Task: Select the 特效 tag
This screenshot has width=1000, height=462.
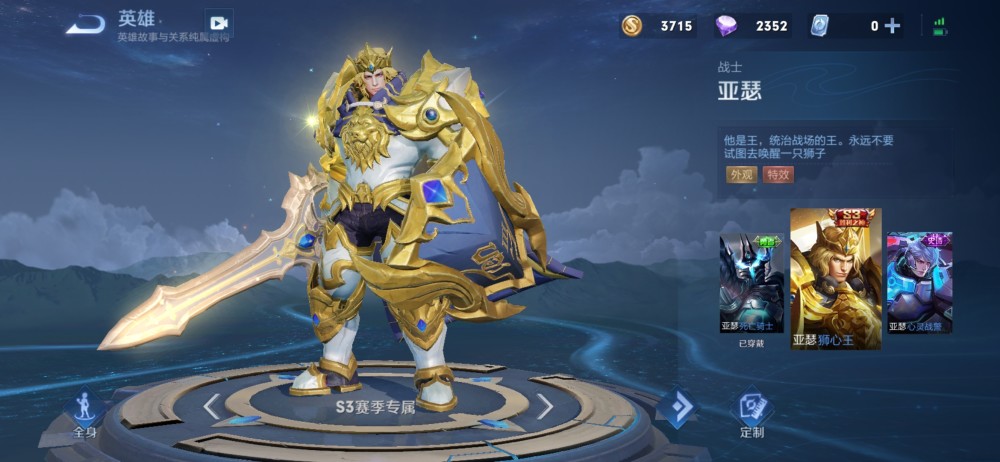Action: 777,175
